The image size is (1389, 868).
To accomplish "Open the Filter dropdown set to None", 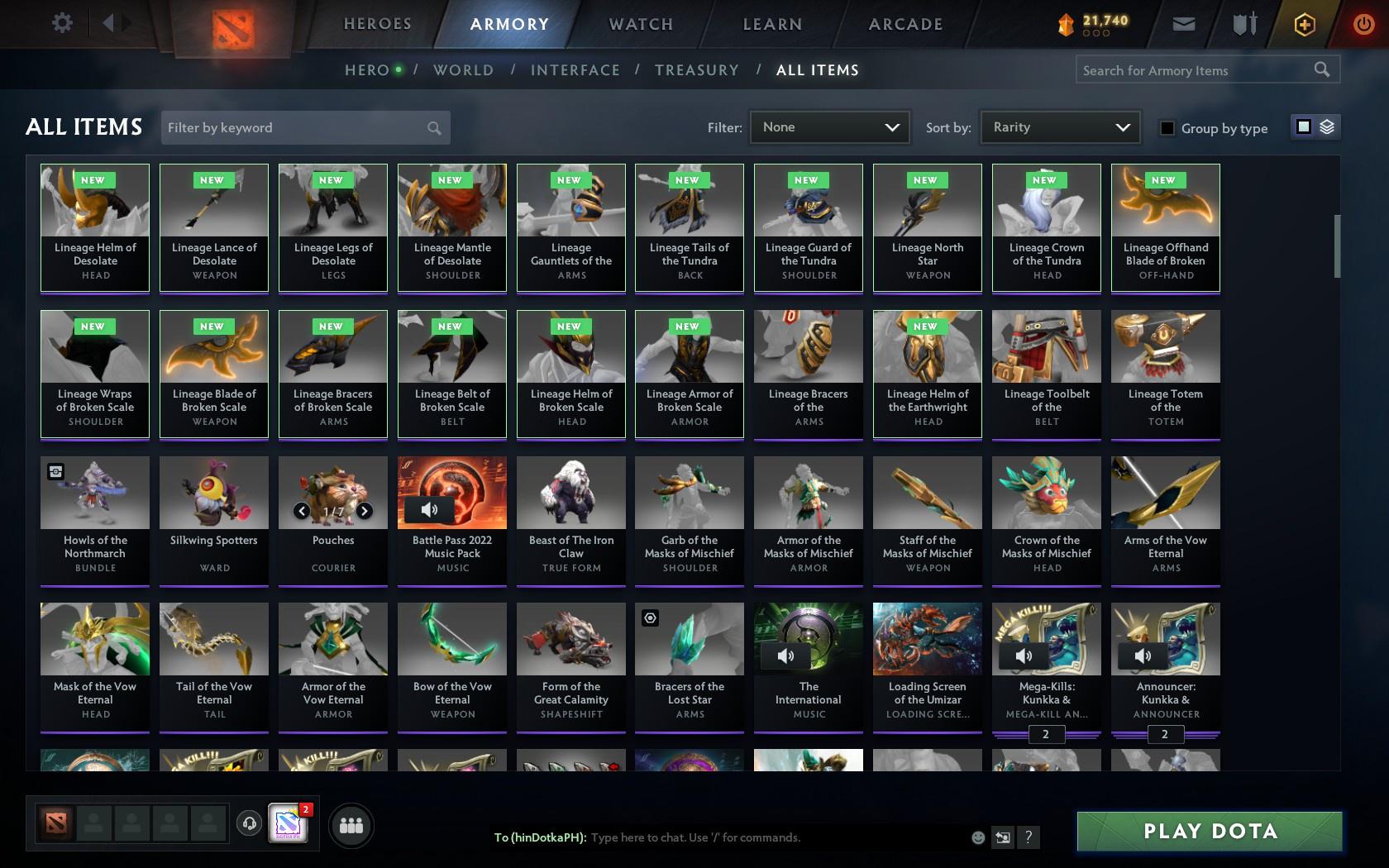I will [829, 127].
